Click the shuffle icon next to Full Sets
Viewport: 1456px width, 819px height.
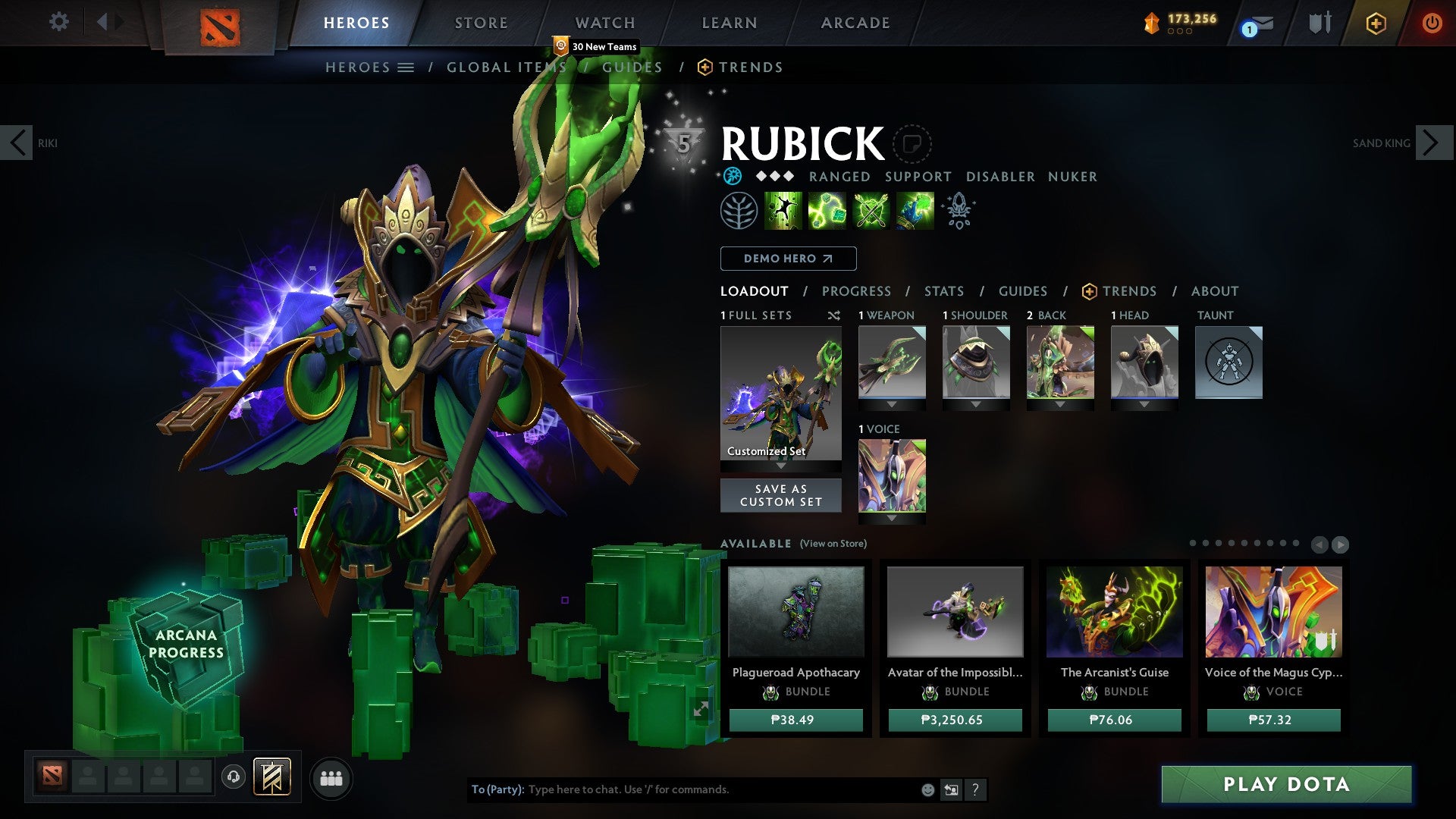834,315
